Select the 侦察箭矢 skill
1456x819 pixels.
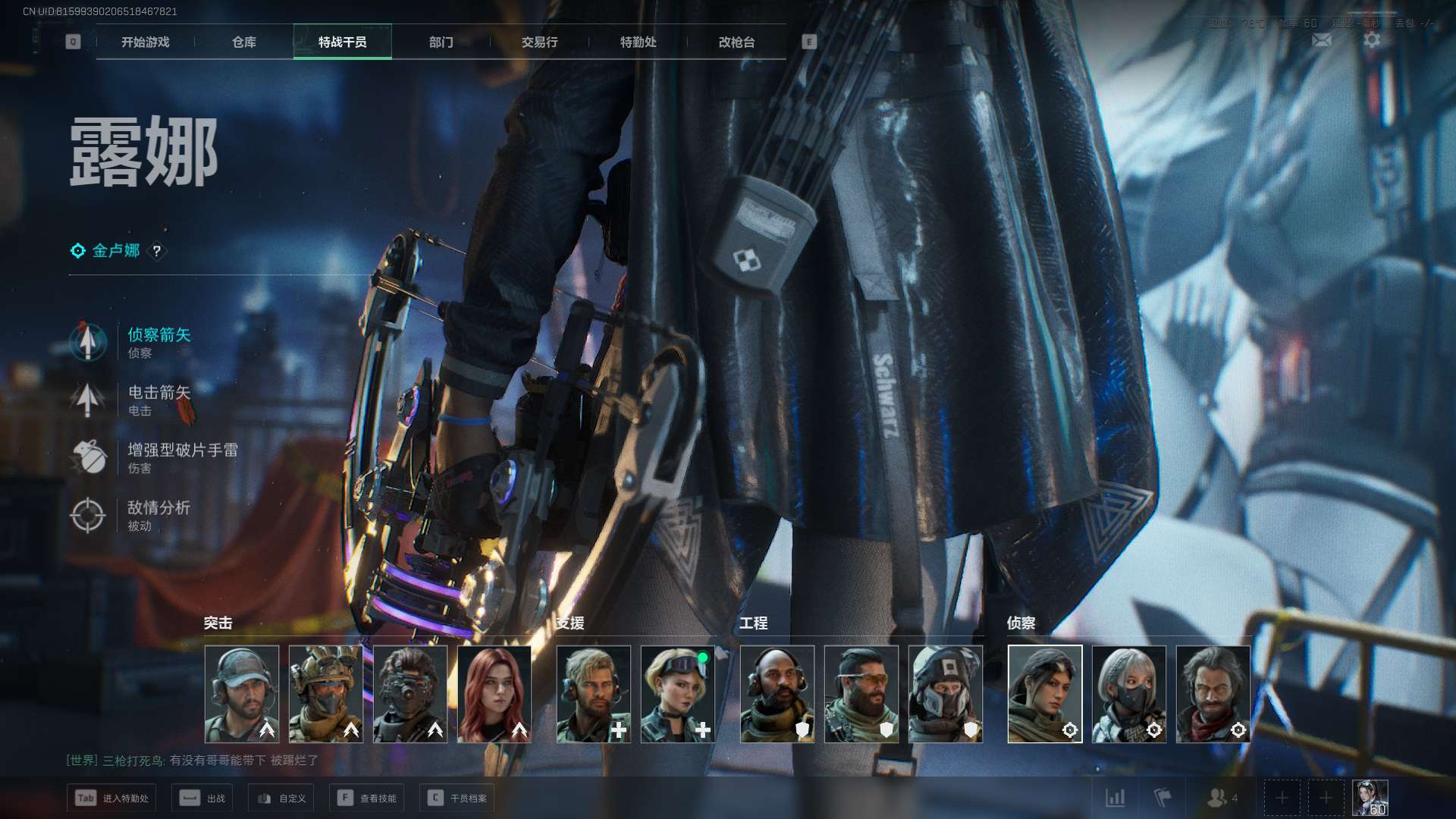tap(158, 335)
